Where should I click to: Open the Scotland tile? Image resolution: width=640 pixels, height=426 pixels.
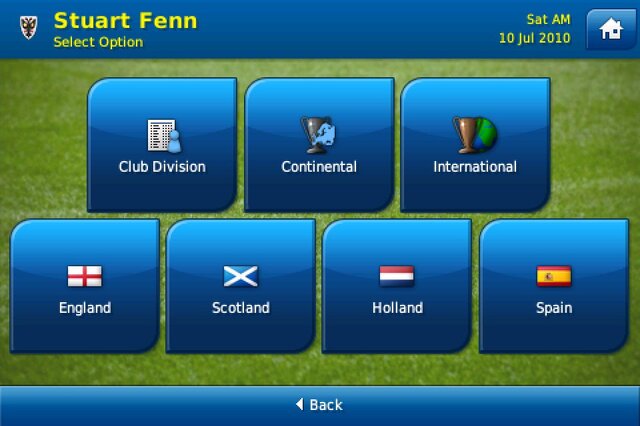pos(241,286)
